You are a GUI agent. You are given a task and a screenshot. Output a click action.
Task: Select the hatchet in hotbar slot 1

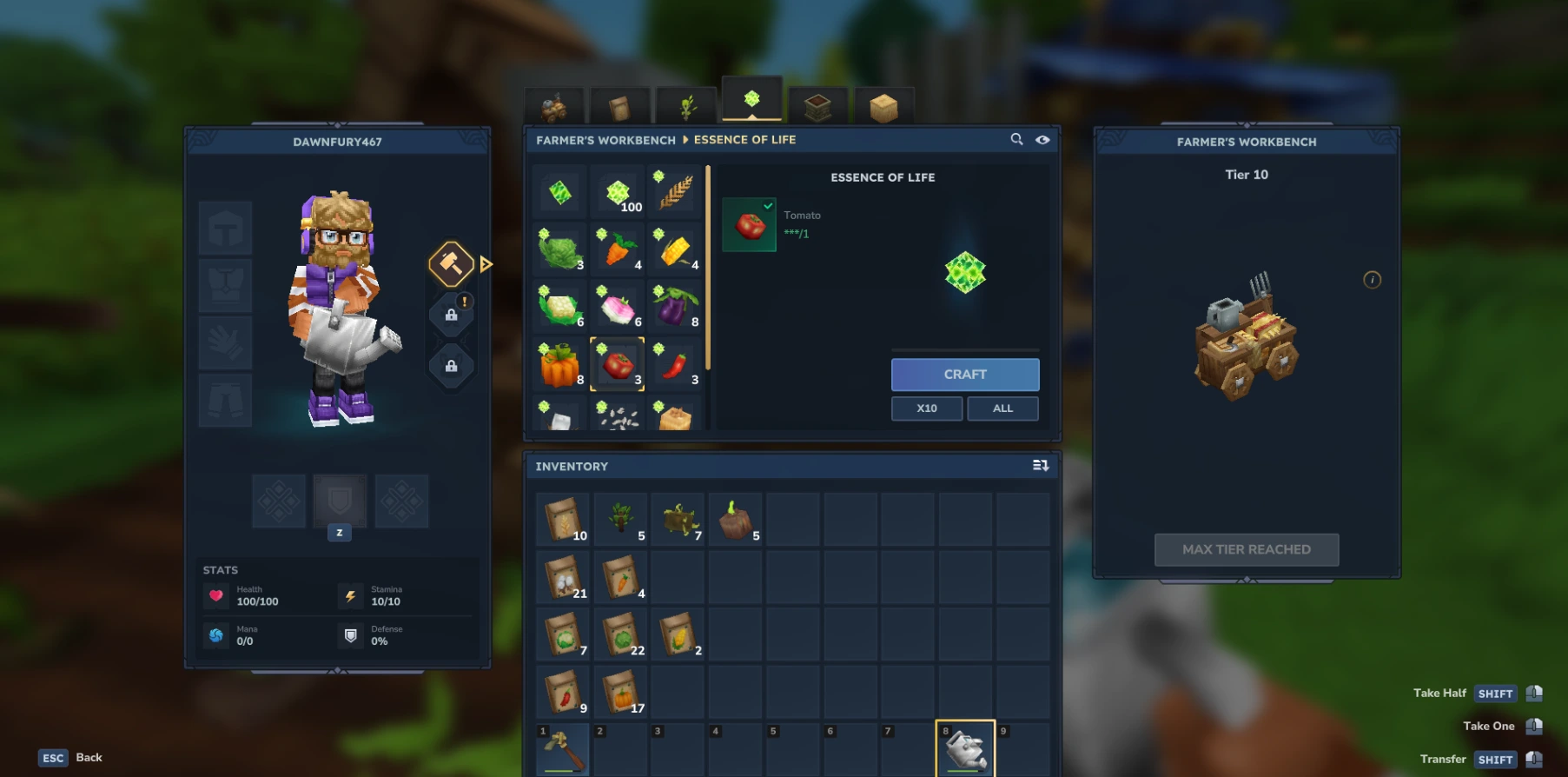pyautogui.click(x=561, y=749)
